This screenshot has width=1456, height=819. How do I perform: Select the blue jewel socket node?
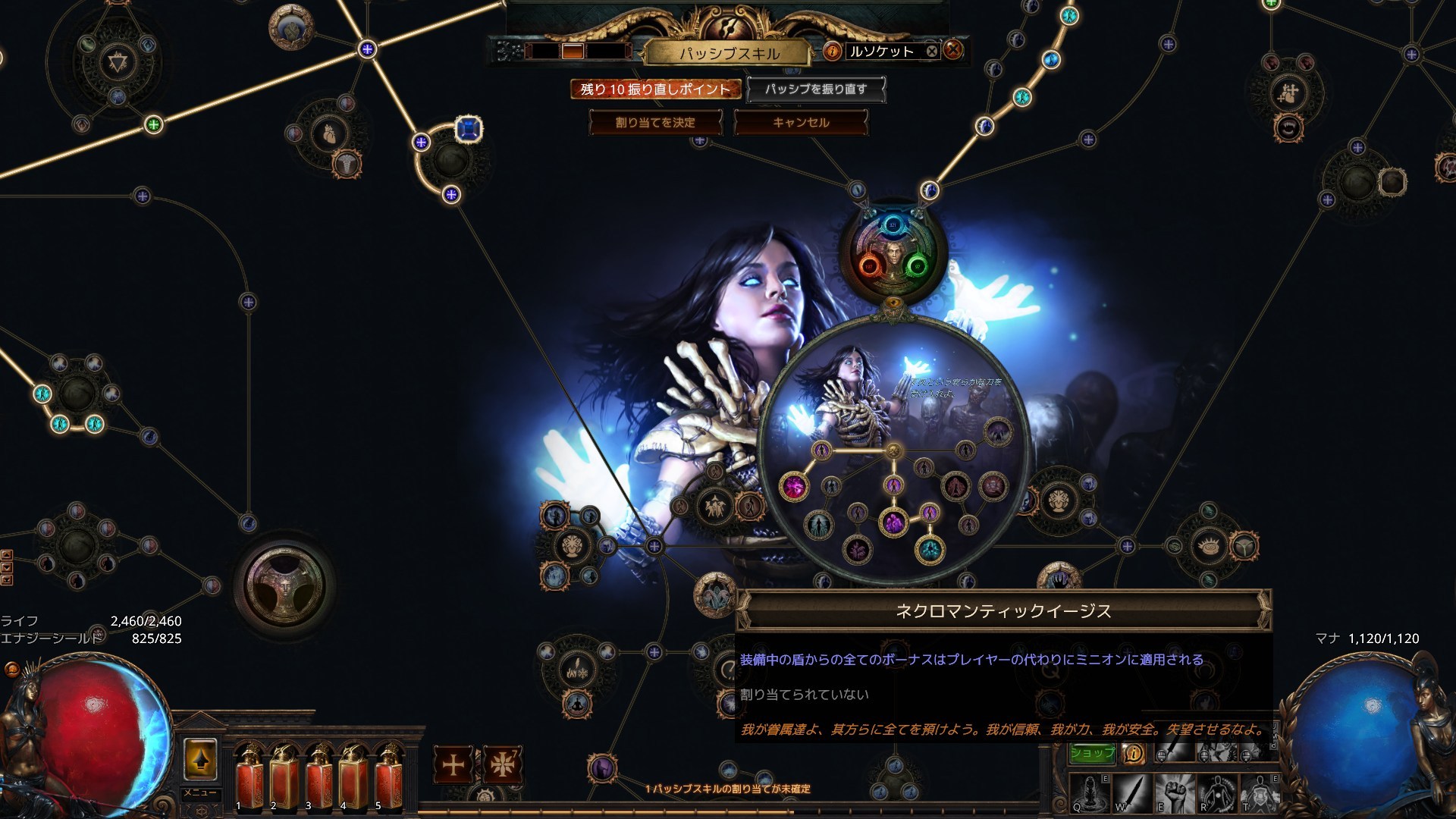469,130
